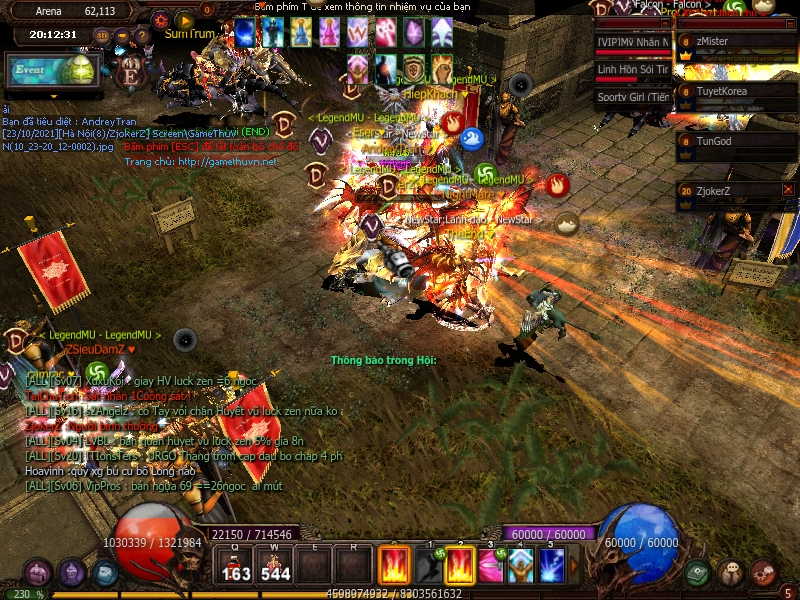Activate the pink slash skill in slot 3
The image size is (800, 600).
pos(490,566)
